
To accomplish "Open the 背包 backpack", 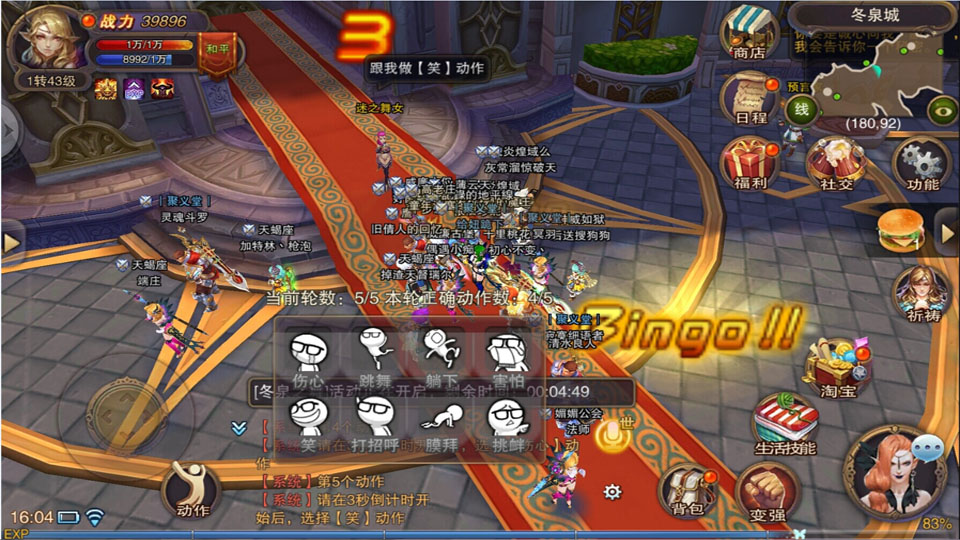I will (x=686, y=492).
